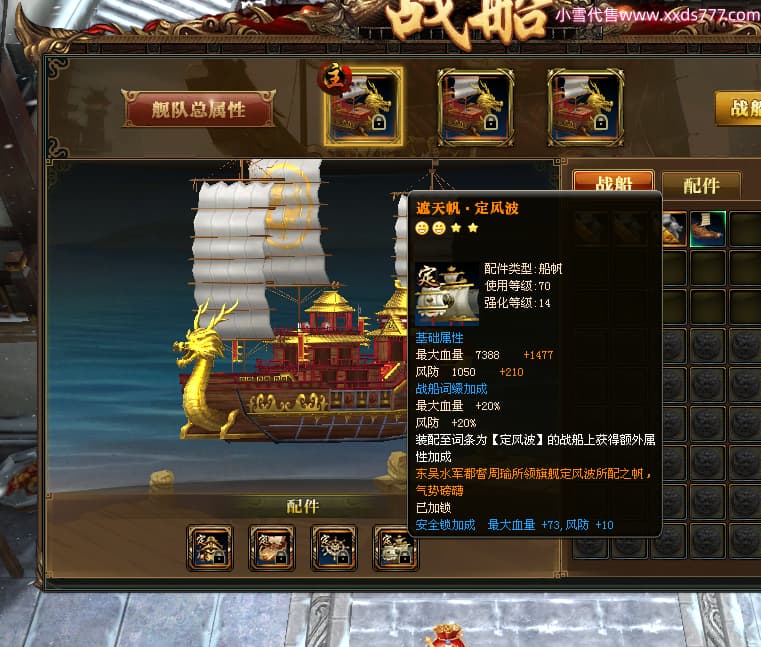The image size is (761, 647).
Task: Select the main flagship marked with 主
Action: pos(364,107)
